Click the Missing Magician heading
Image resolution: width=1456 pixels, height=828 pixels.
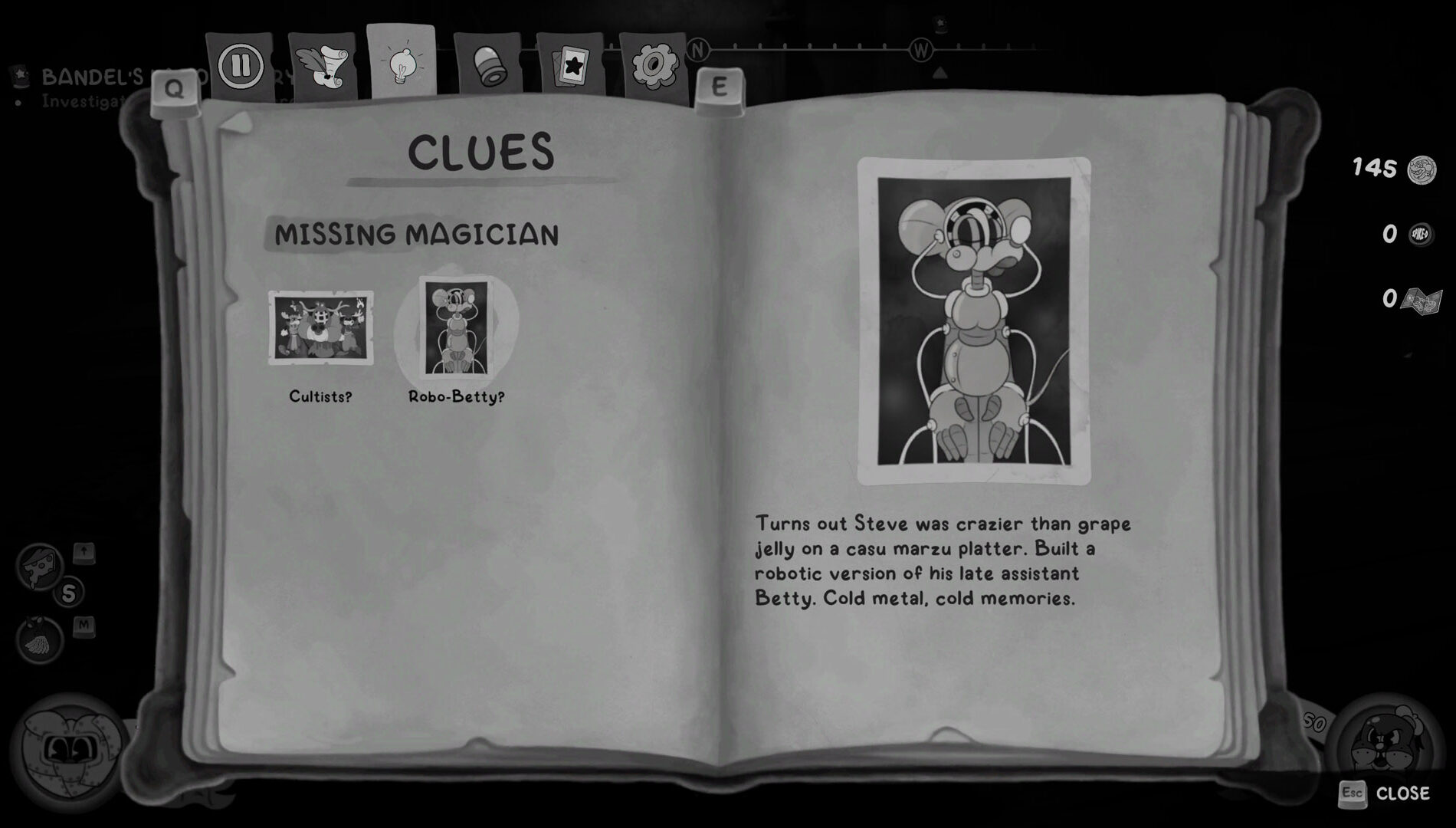(x=418, y=235)
